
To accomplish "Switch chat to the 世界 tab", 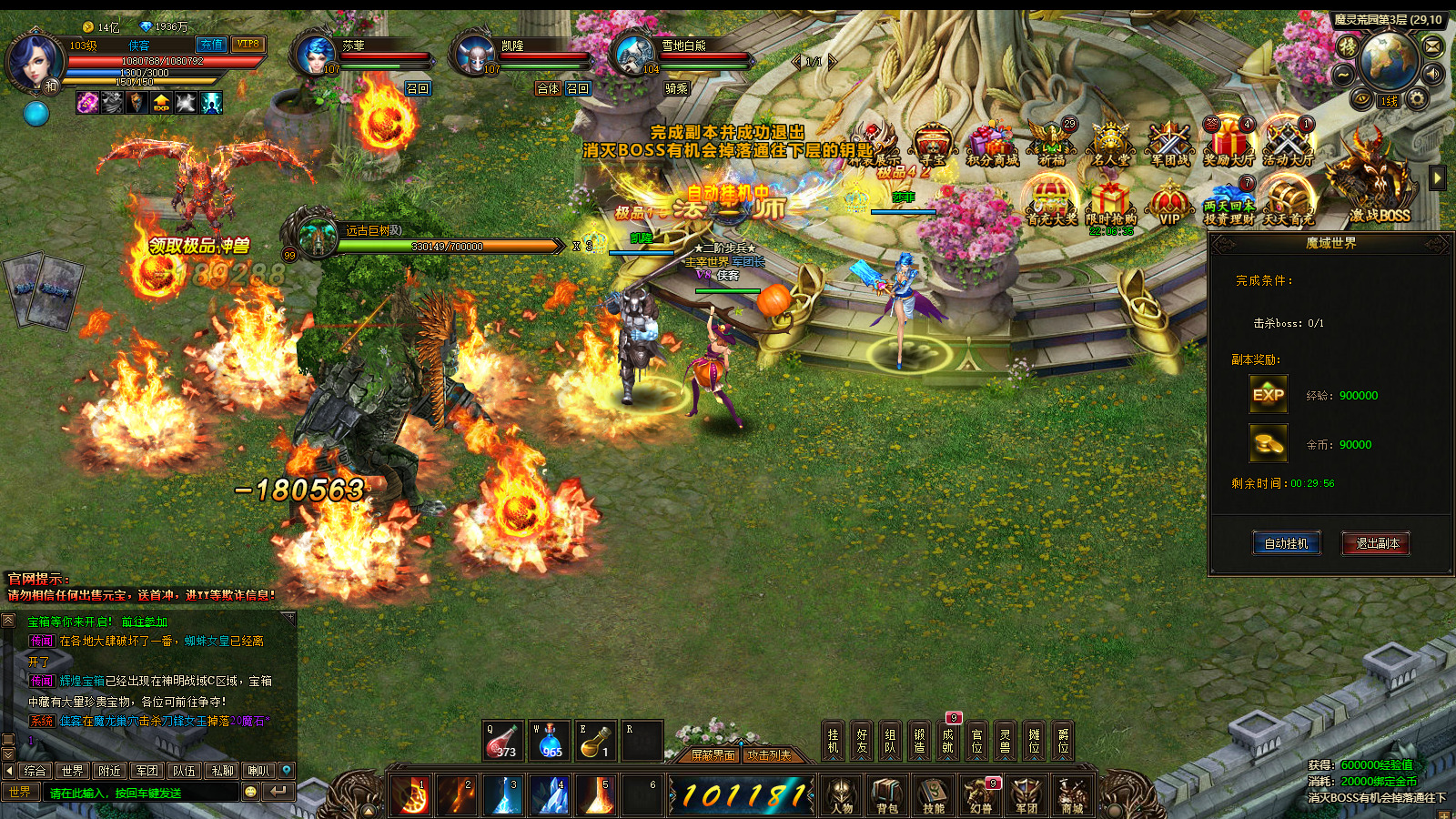I will tap(73, 771).
